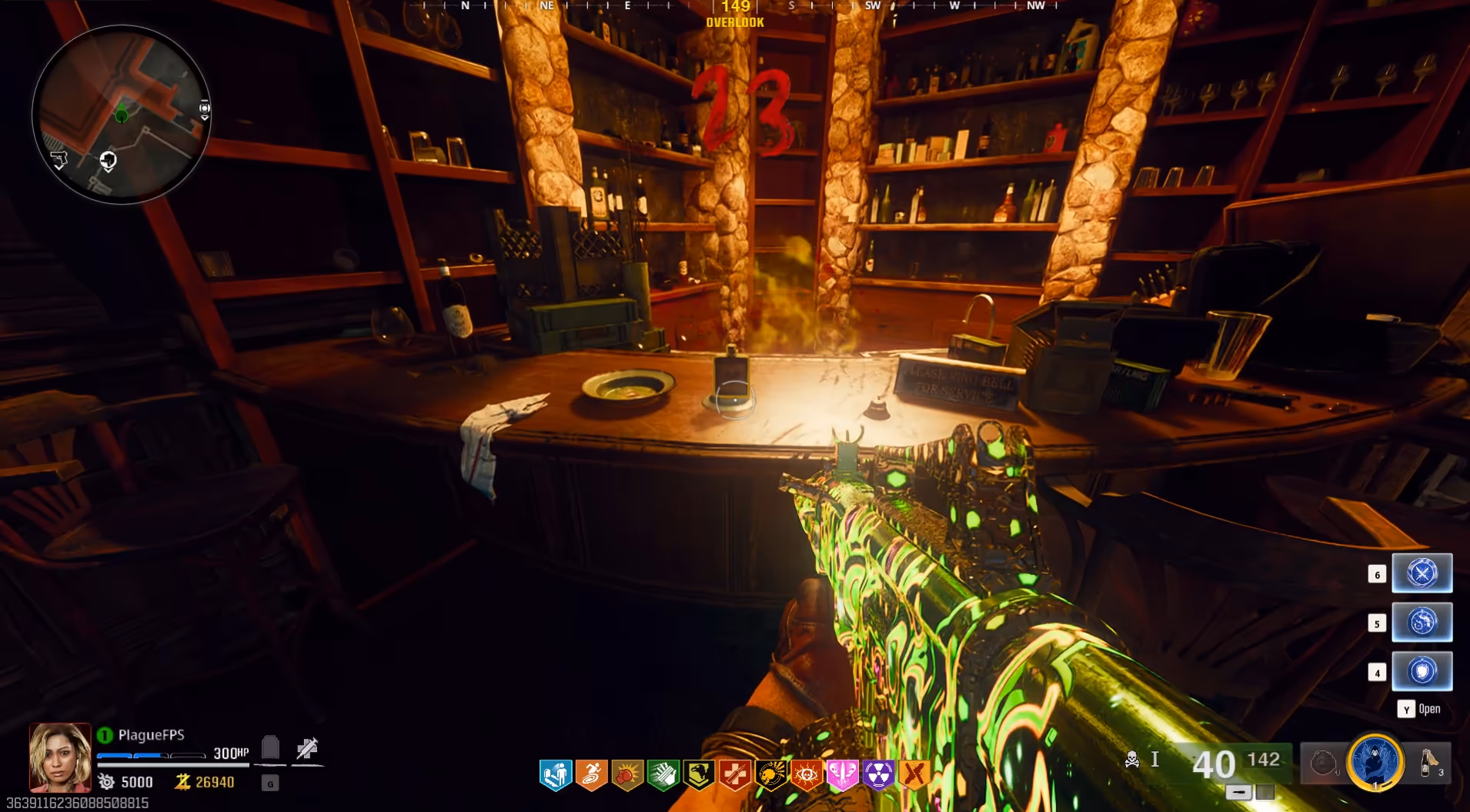The image size is (1470, 812).
Task: Click the blue stairs perk icon
Action: pyautogui.click(x=556, y=774)
